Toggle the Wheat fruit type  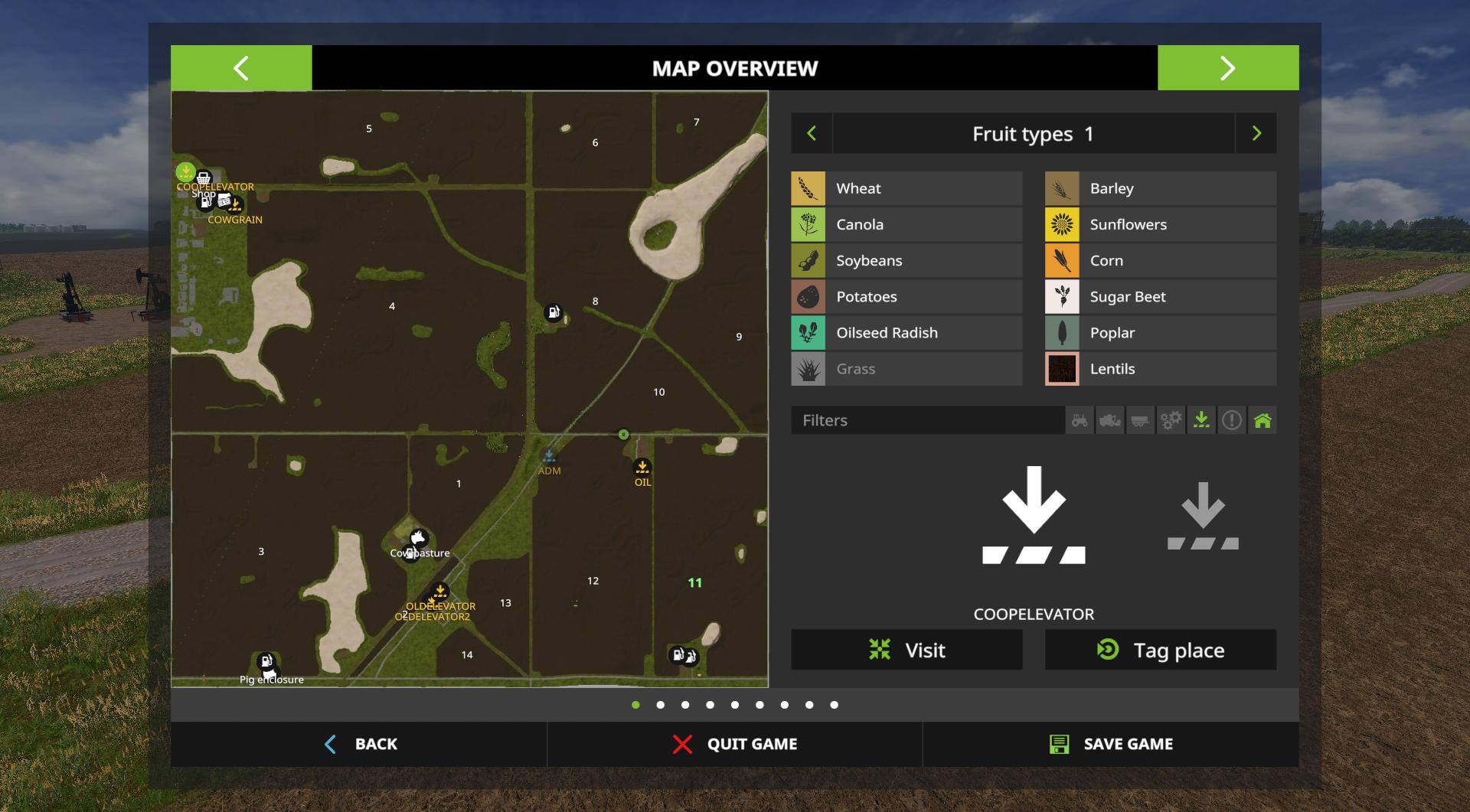click(x=906, y=188)
